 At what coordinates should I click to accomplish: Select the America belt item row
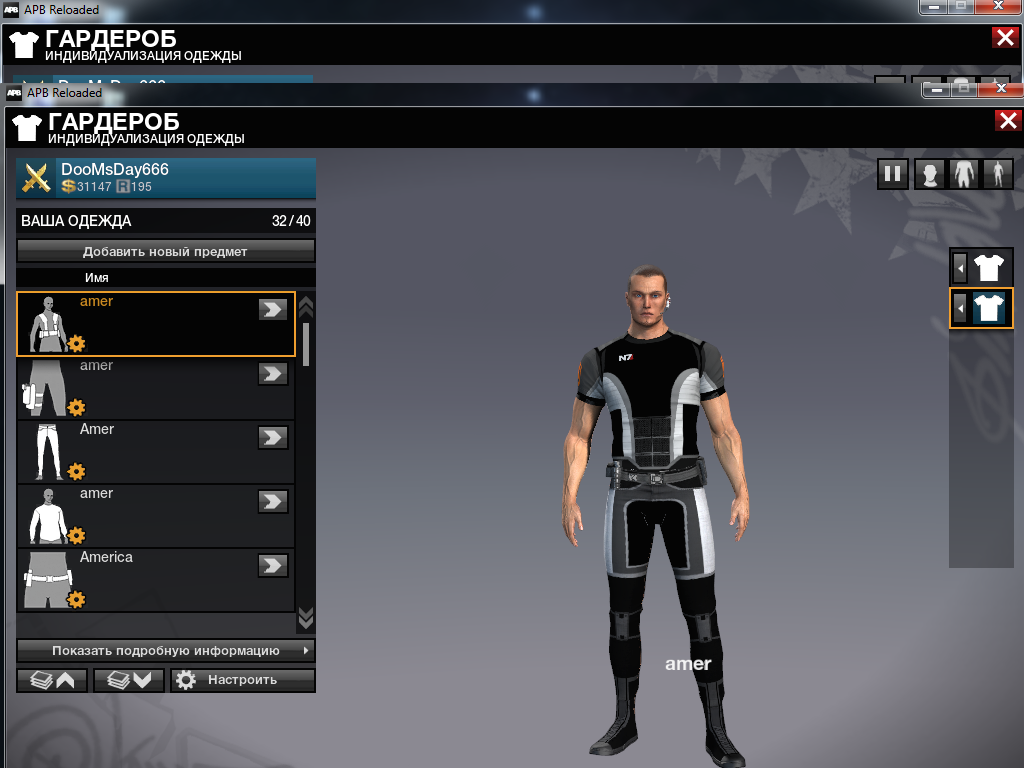(155, 580)
